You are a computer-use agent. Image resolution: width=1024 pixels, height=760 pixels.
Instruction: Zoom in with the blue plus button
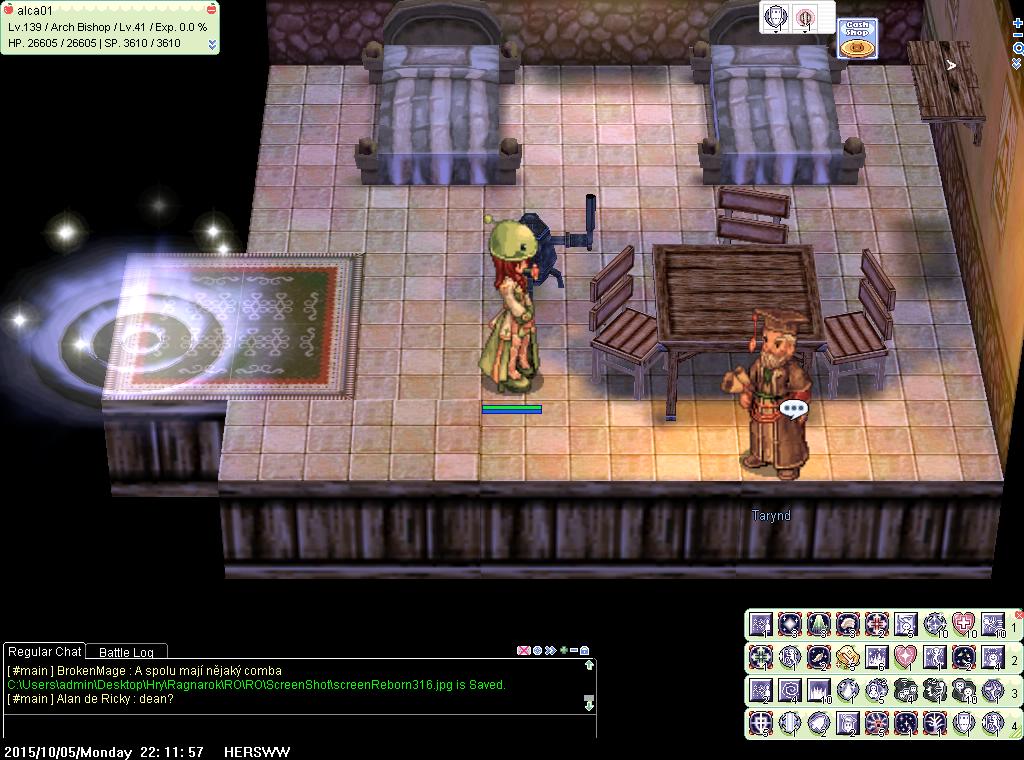(1018, 23)
